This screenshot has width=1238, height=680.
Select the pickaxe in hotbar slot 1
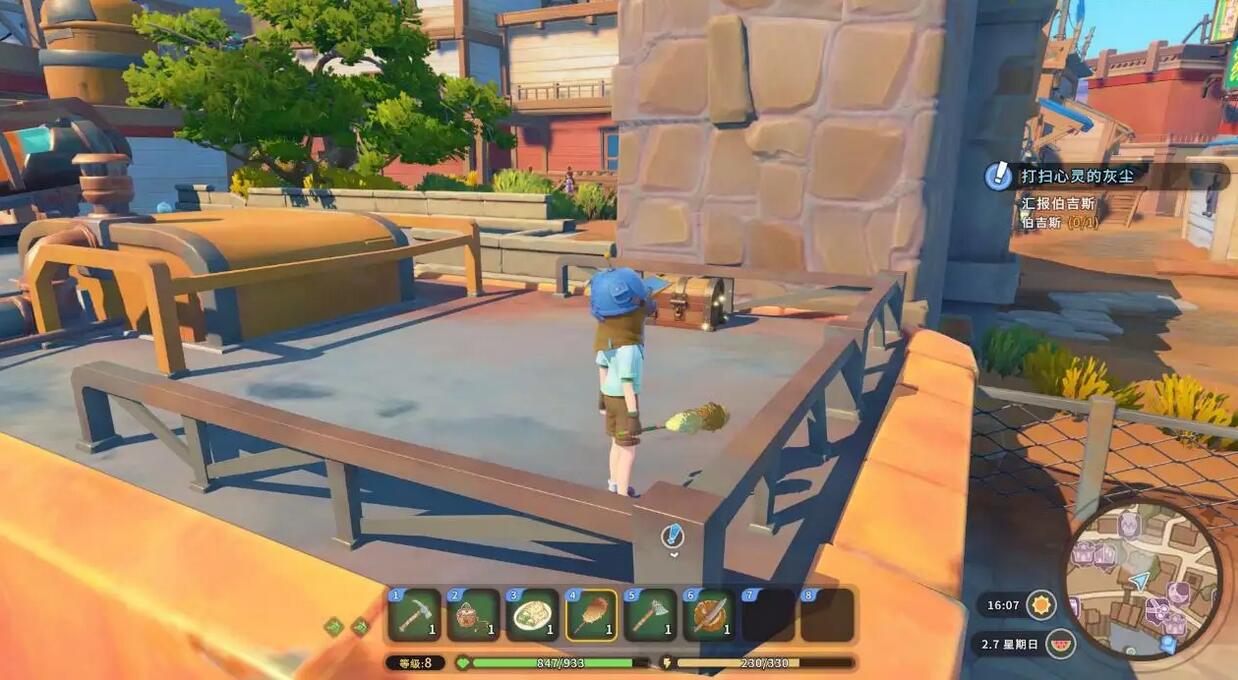[414, 614]
